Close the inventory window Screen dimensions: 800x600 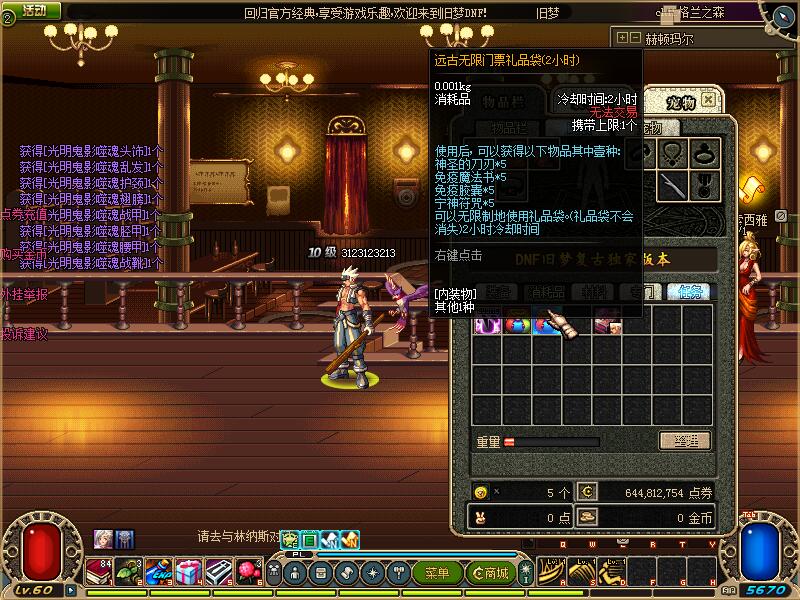click(x=708, y=100)
